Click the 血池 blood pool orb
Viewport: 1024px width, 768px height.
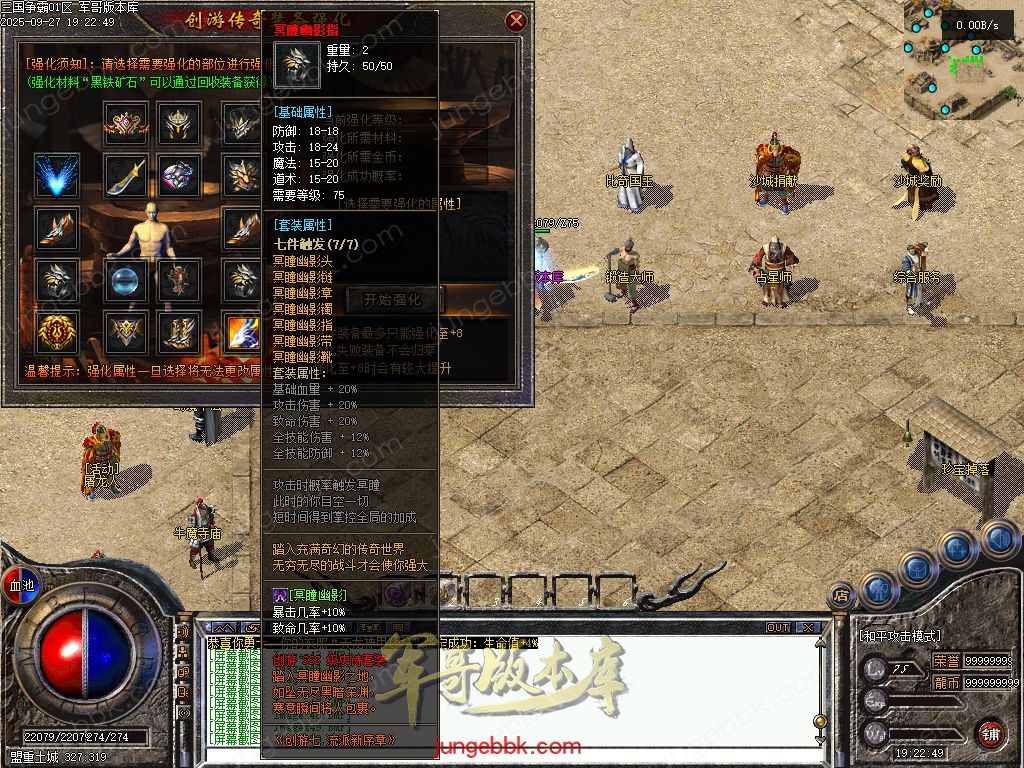pos(20,584)
